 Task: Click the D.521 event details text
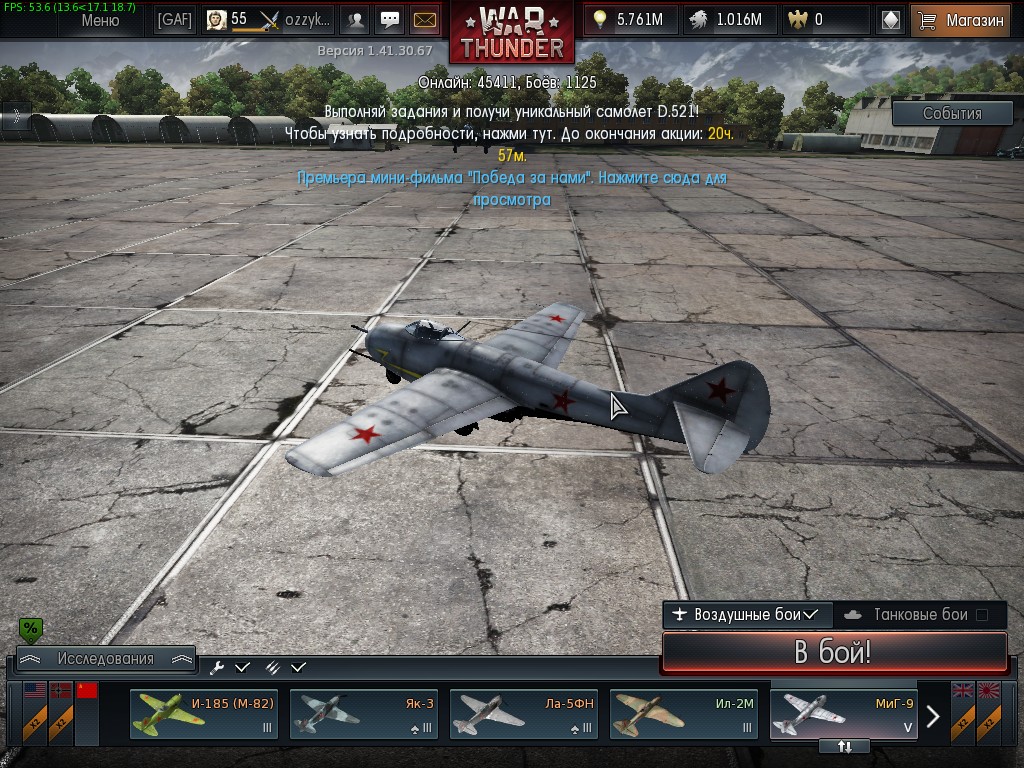(x=510, y=121)
